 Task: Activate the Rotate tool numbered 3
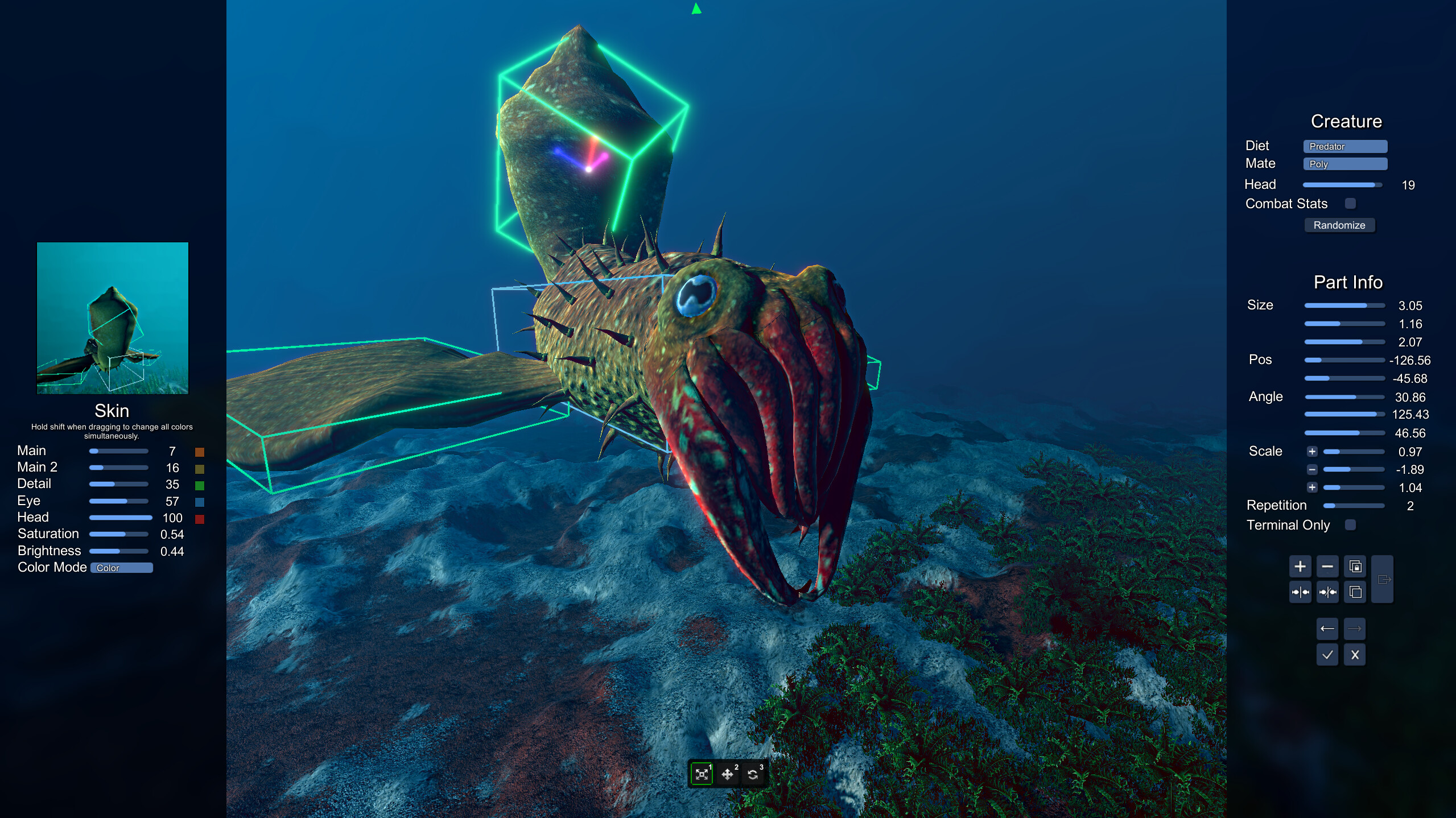[753, 774]
